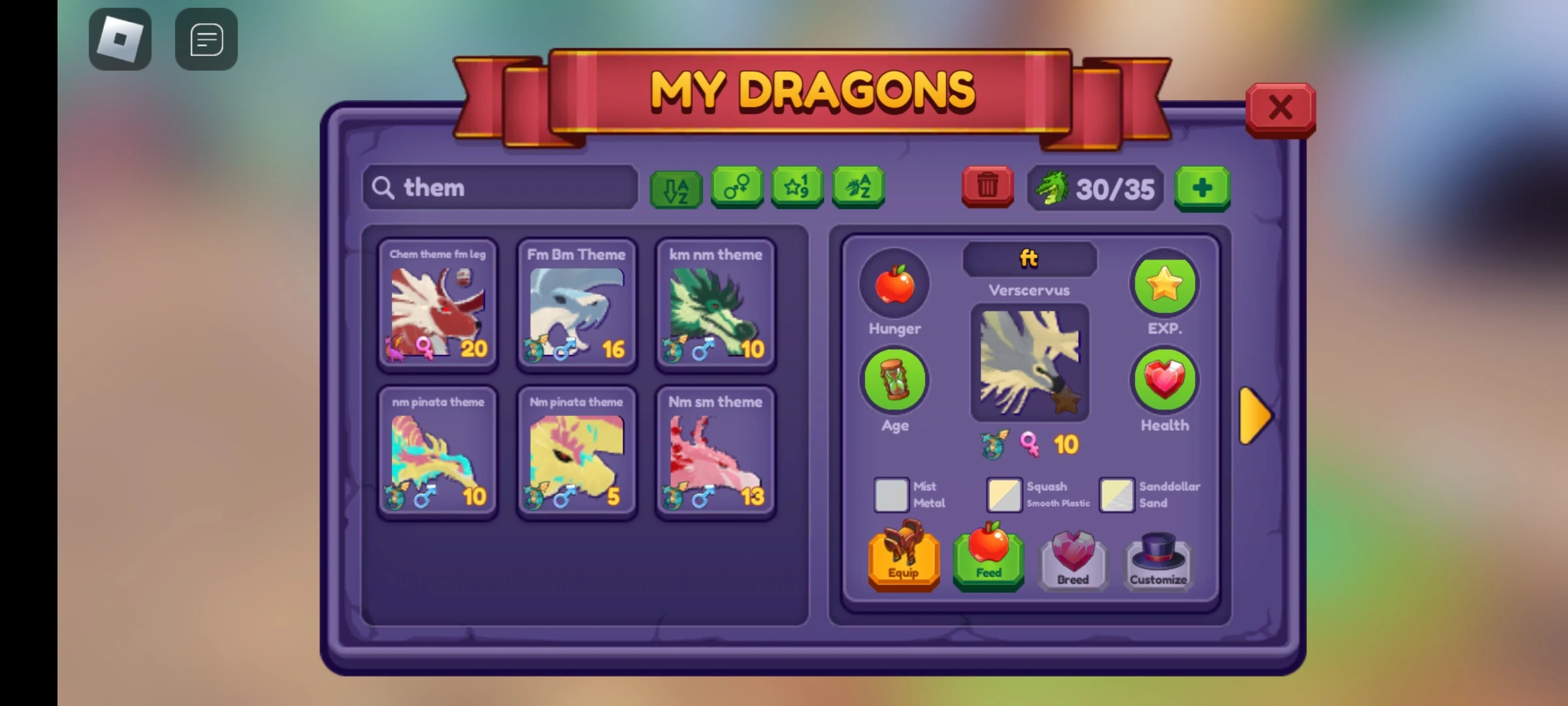Sort dragons by gender icon

coord(736,188)
